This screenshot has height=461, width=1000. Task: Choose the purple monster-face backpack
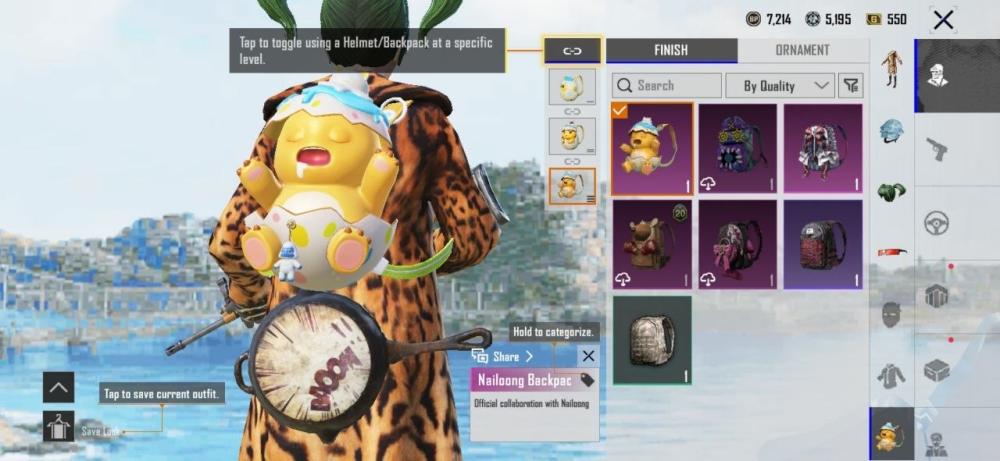[x=737, y=148]
